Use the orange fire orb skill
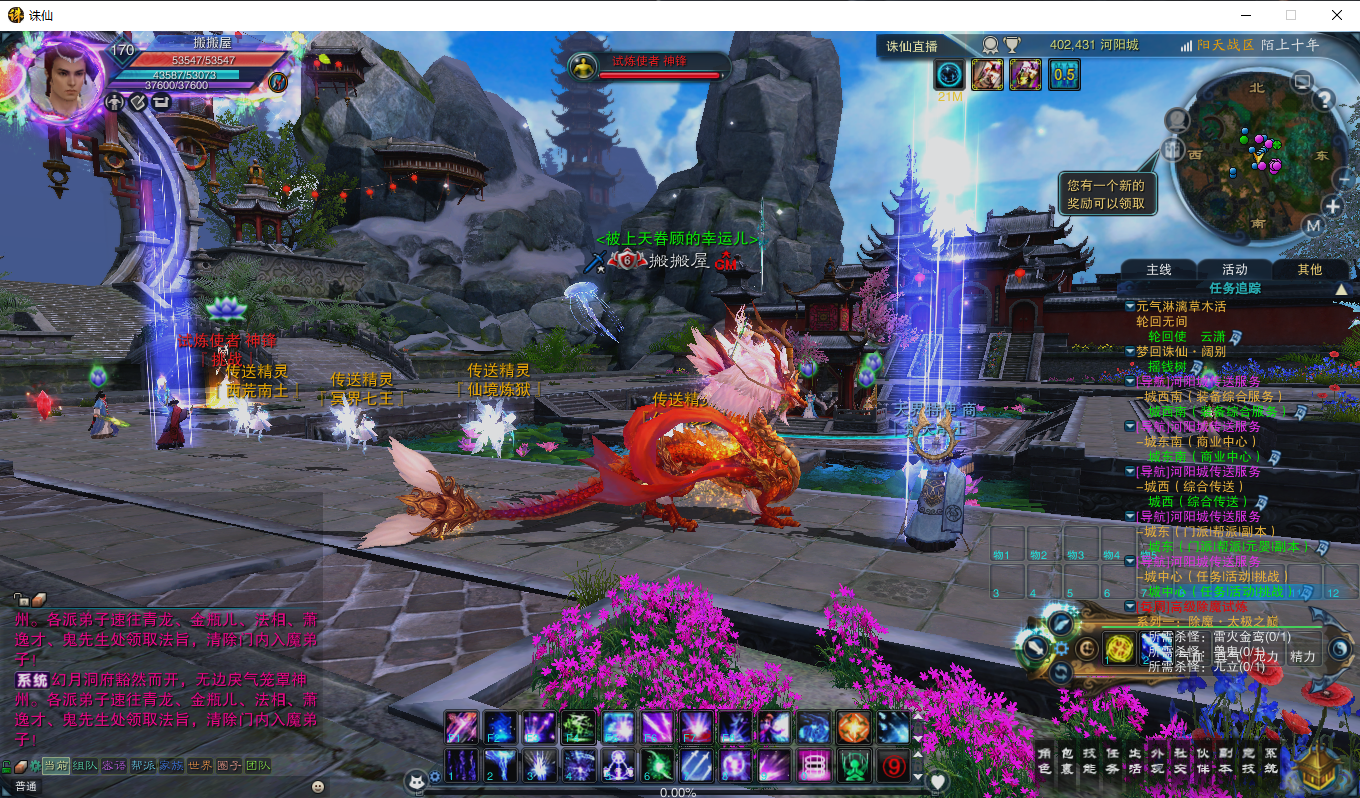The width and height of the screenshot is (1360, 798). [x=854, y=727]
